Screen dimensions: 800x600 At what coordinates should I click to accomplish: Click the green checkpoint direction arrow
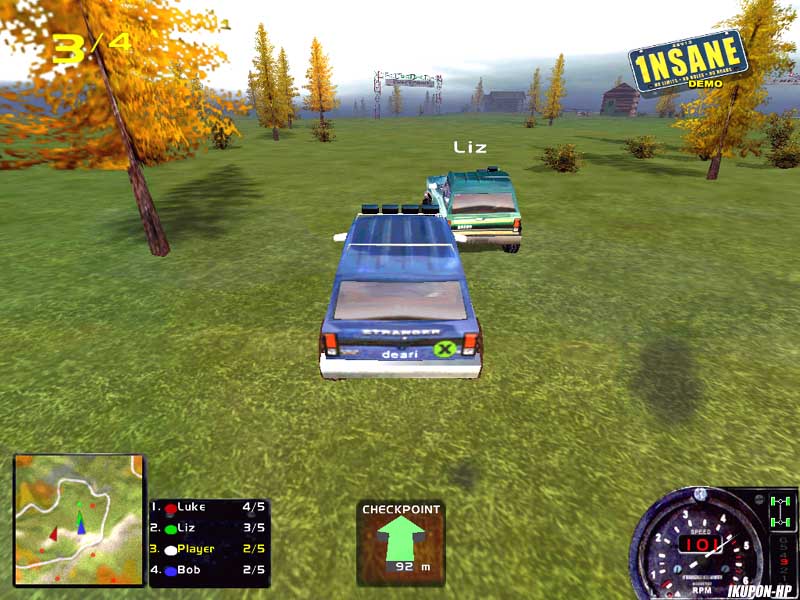(400, 539)
